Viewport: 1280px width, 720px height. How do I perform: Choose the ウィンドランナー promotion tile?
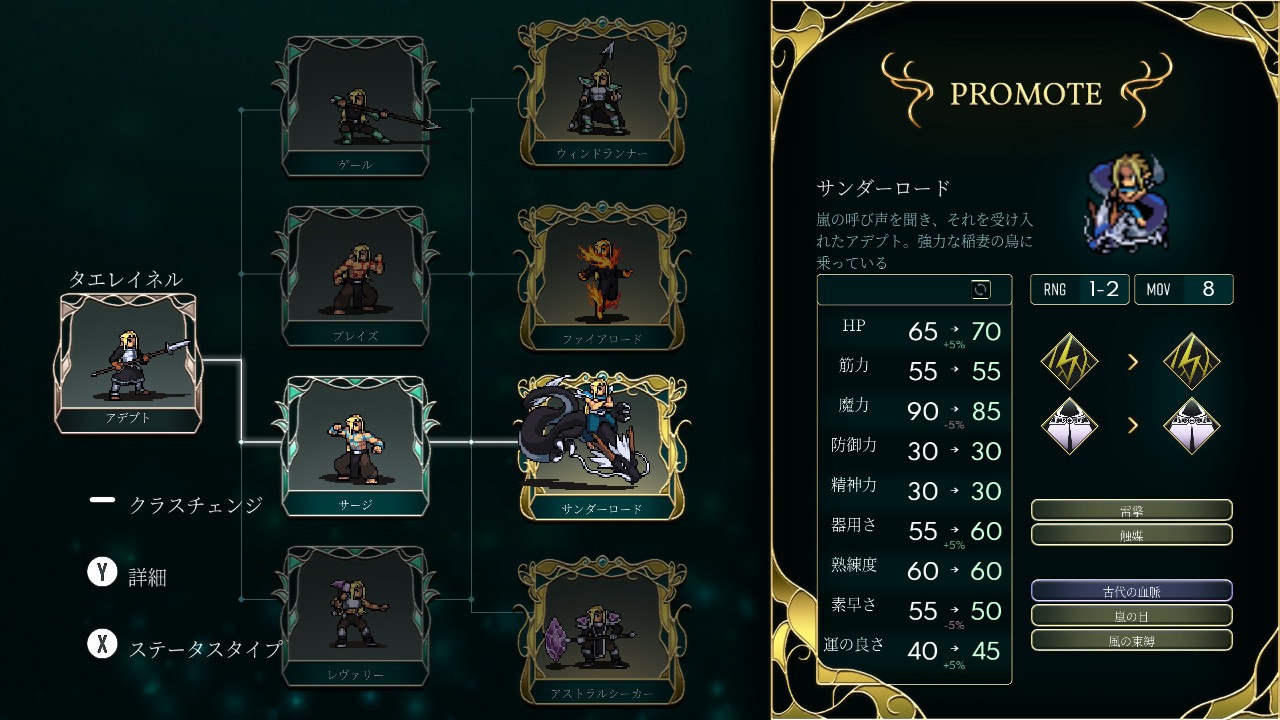click(601, 92)
